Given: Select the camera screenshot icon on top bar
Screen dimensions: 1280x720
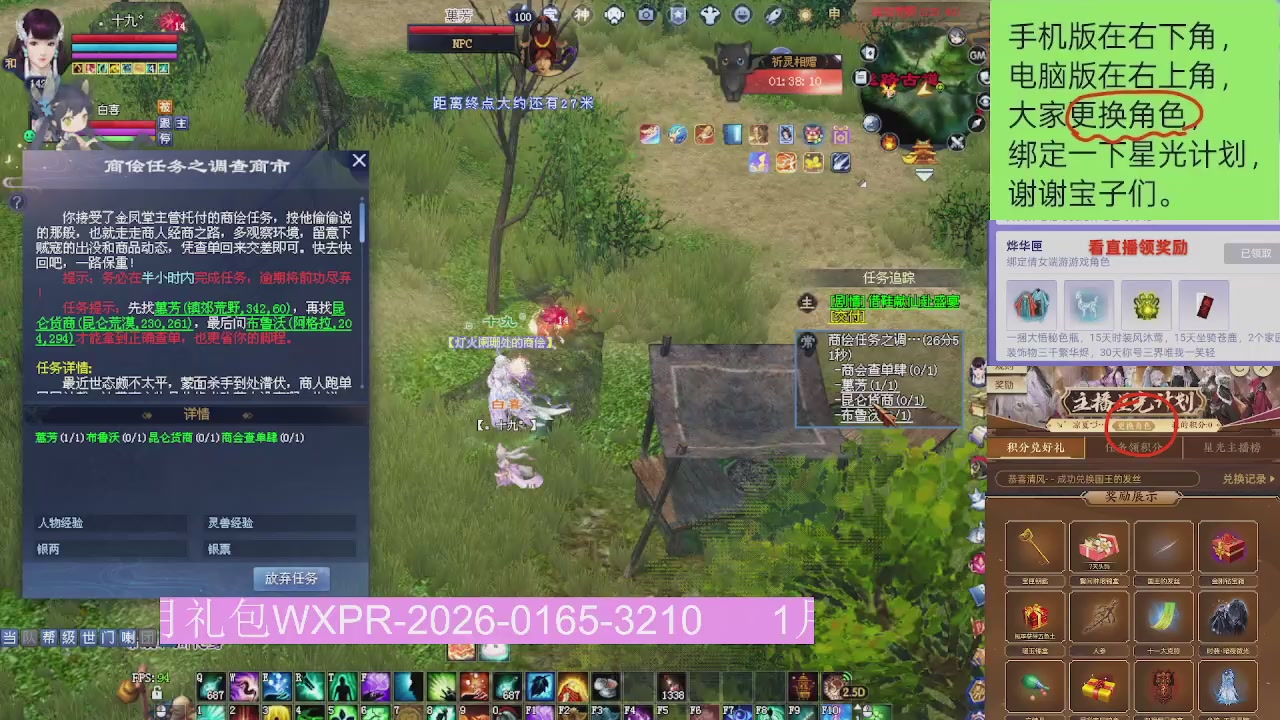Looking at the screenshot, I should [x=645, y=14].
